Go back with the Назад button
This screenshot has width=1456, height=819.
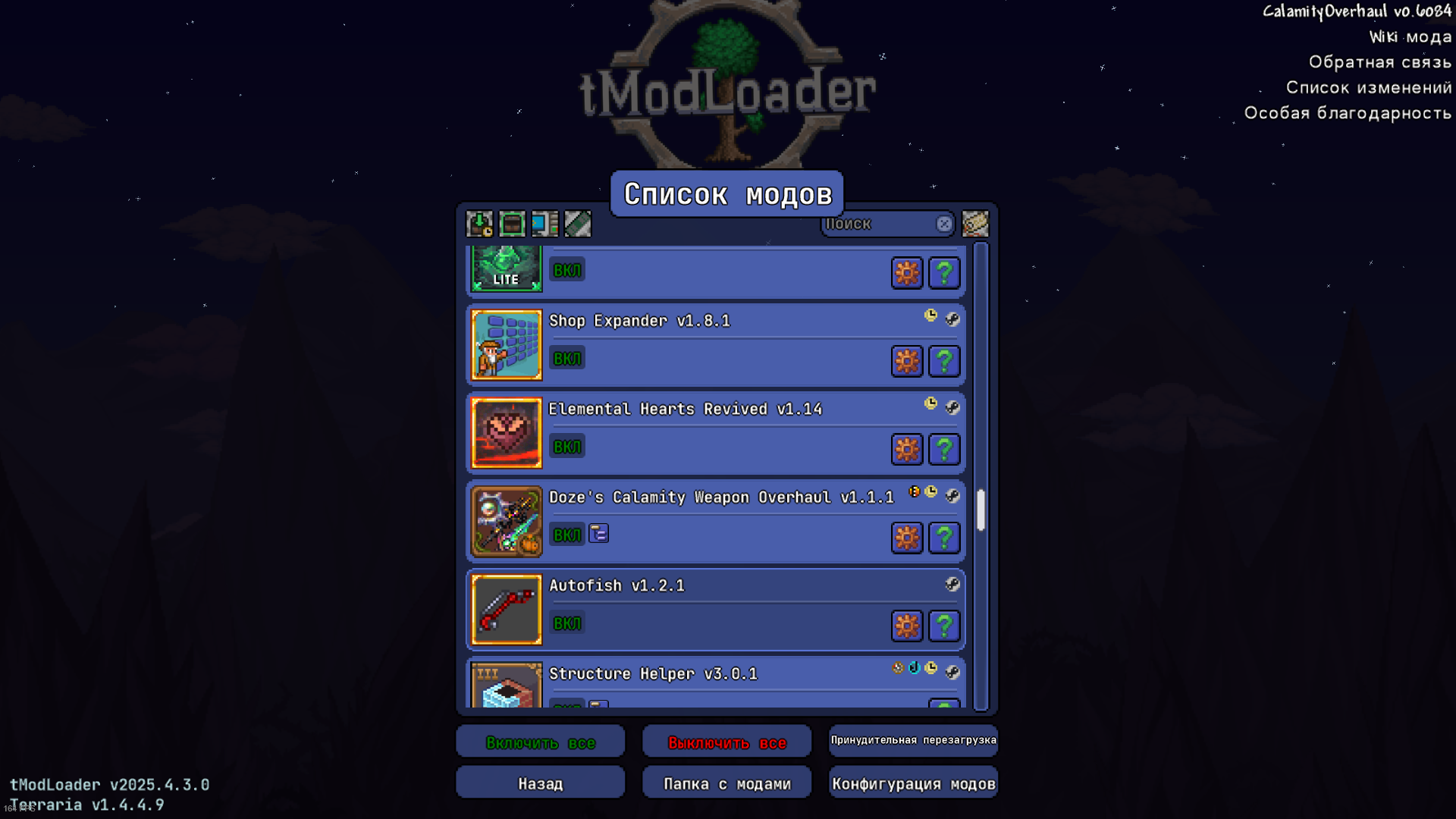pos(540,783)
